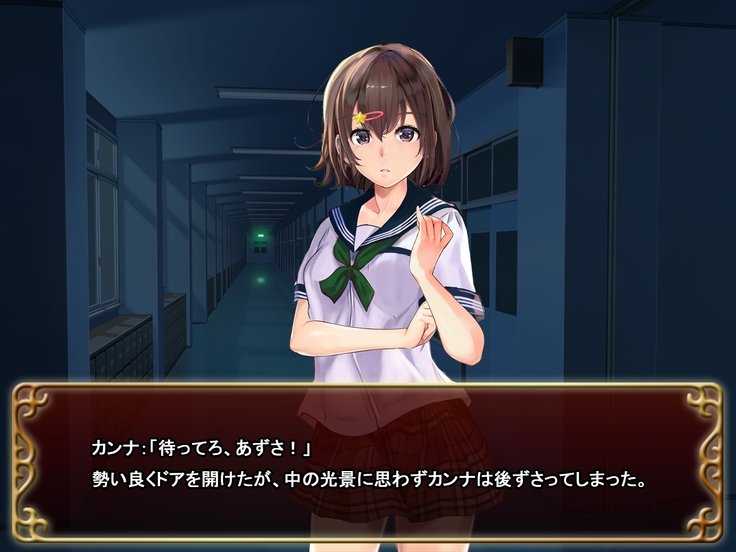
Task: Click the dialogue text box to advance
Action: 367,462
